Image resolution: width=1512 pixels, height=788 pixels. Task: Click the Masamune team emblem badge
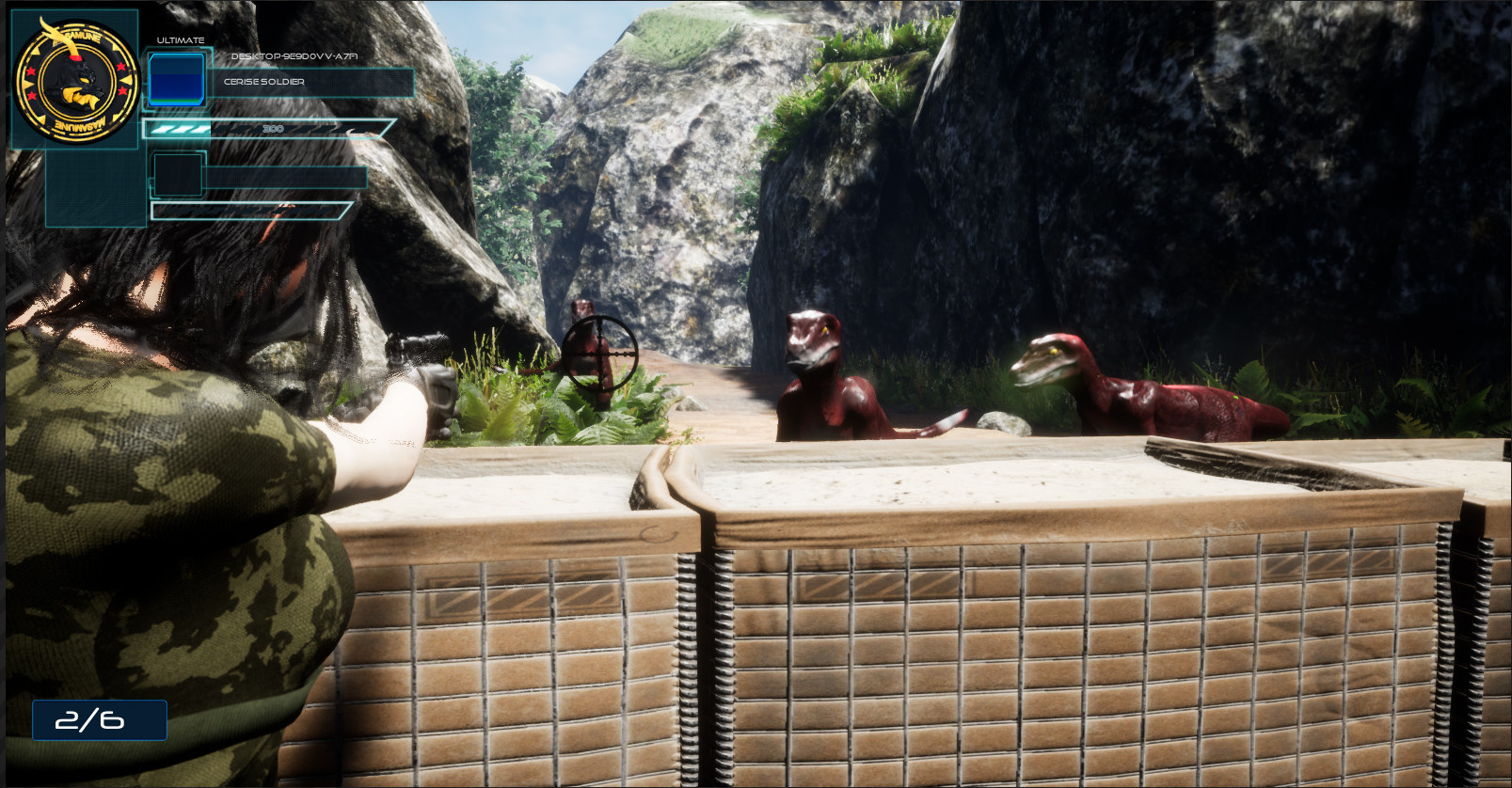coord(76,81)
